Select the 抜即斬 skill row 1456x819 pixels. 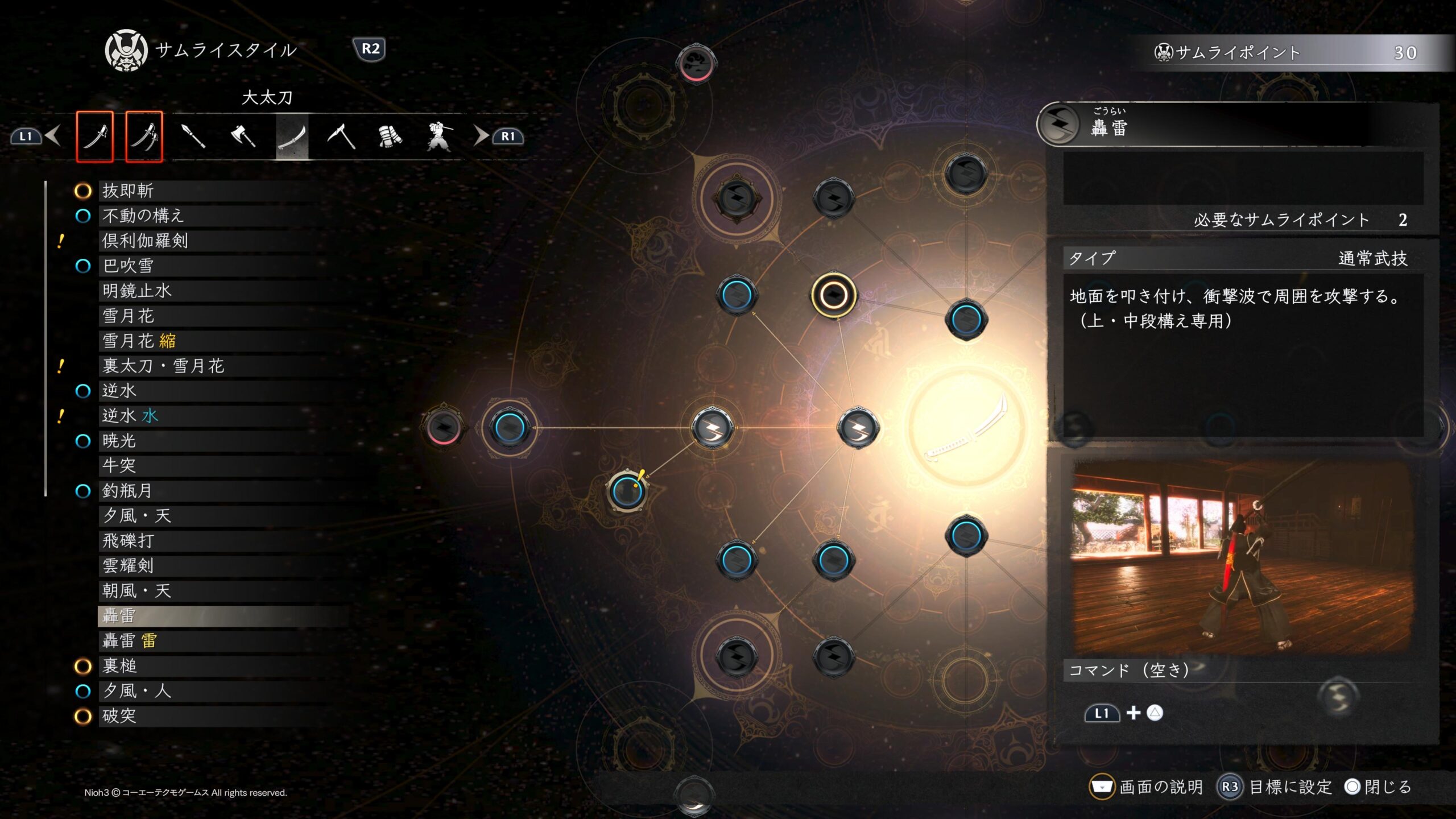coord(129,191)
